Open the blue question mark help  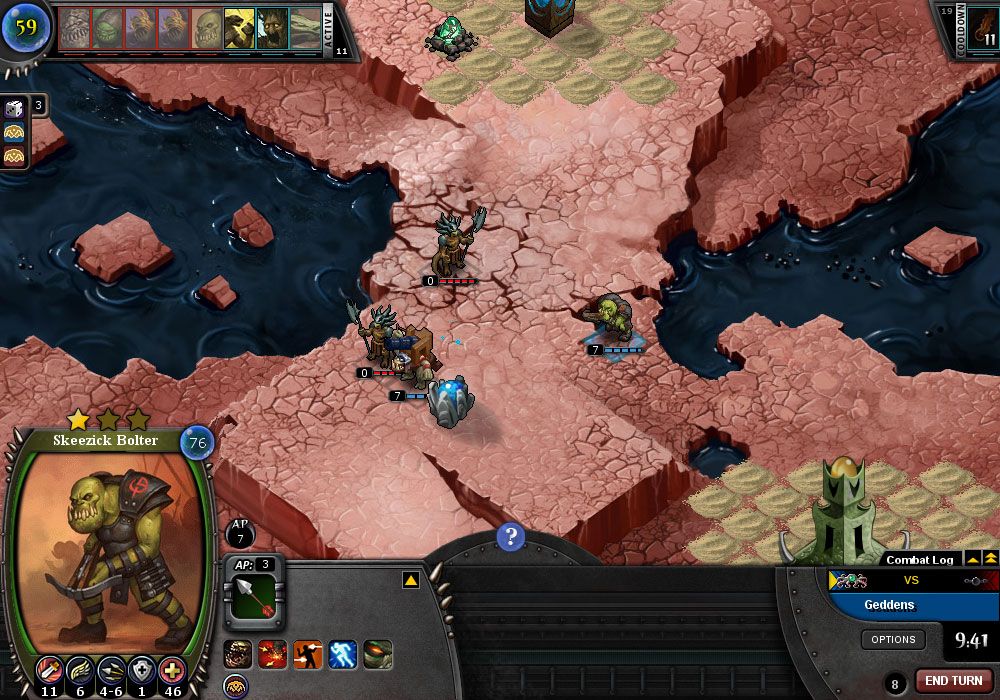510,537
